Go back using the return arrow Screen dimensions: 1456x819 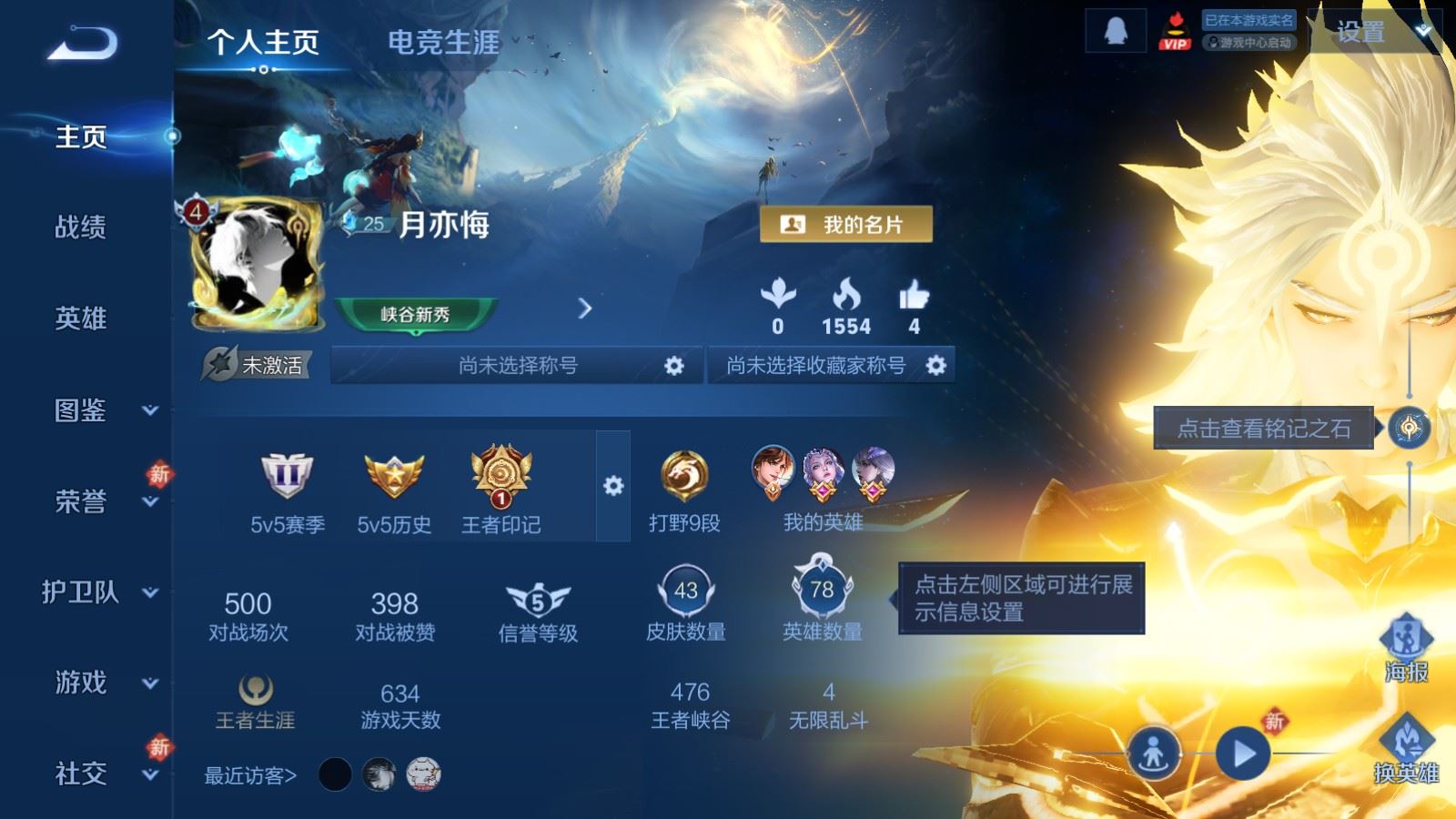click(x=83, y=43)
